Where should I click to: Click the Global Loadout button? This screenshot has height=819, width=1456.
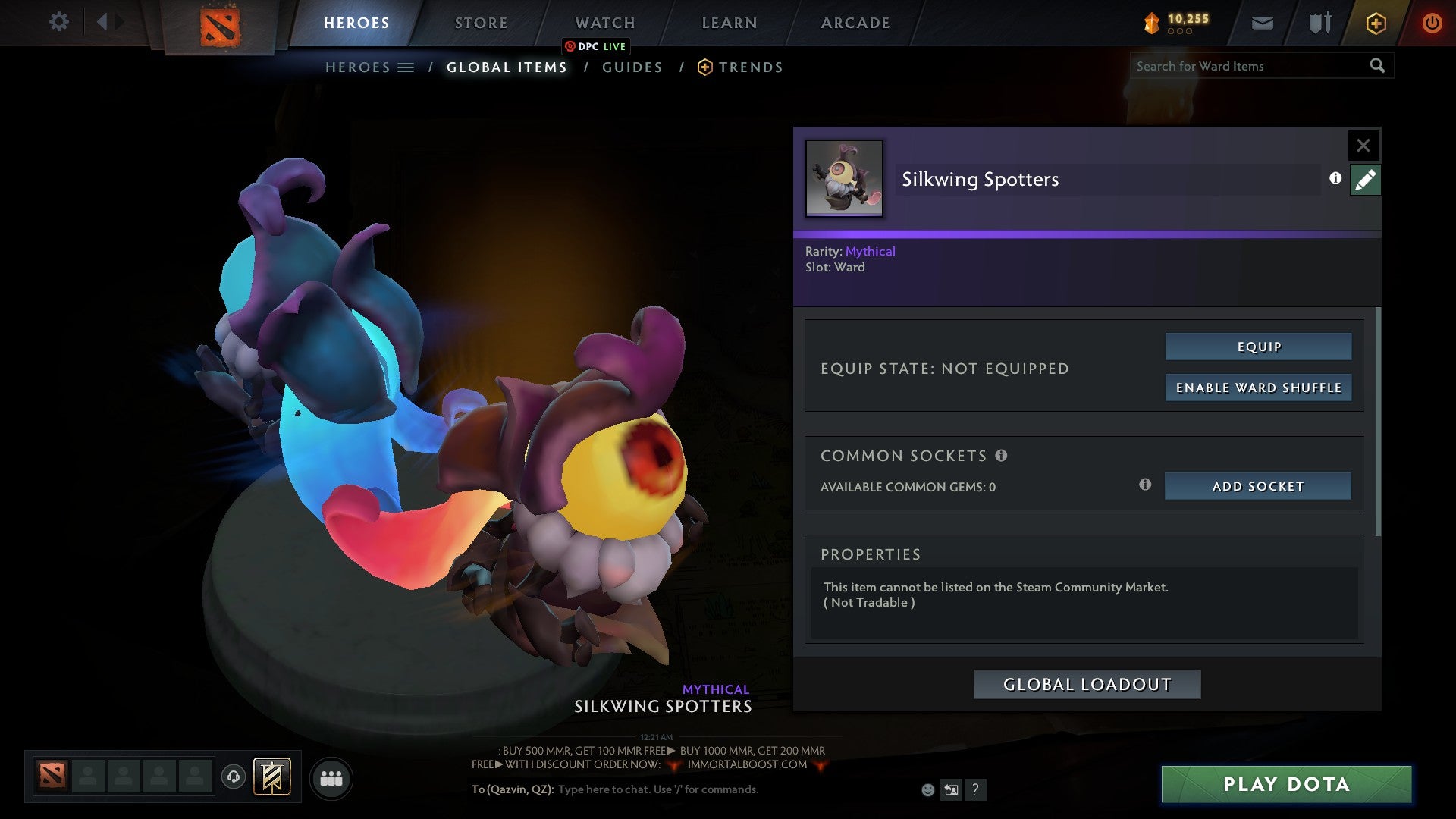[x=1087, y=683]
